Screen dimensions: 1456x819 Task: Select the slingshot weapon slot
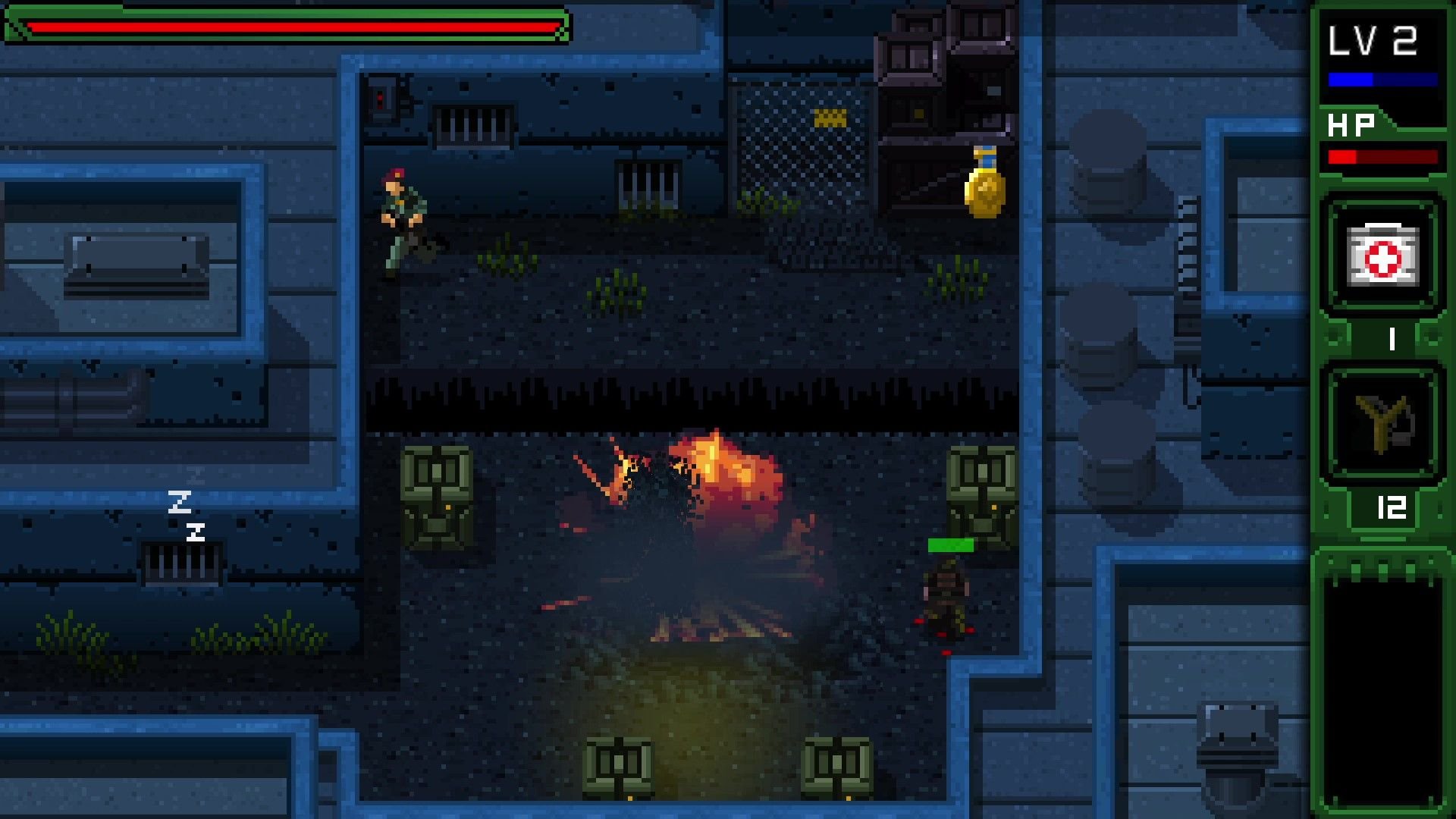(x=1382, y=424)
